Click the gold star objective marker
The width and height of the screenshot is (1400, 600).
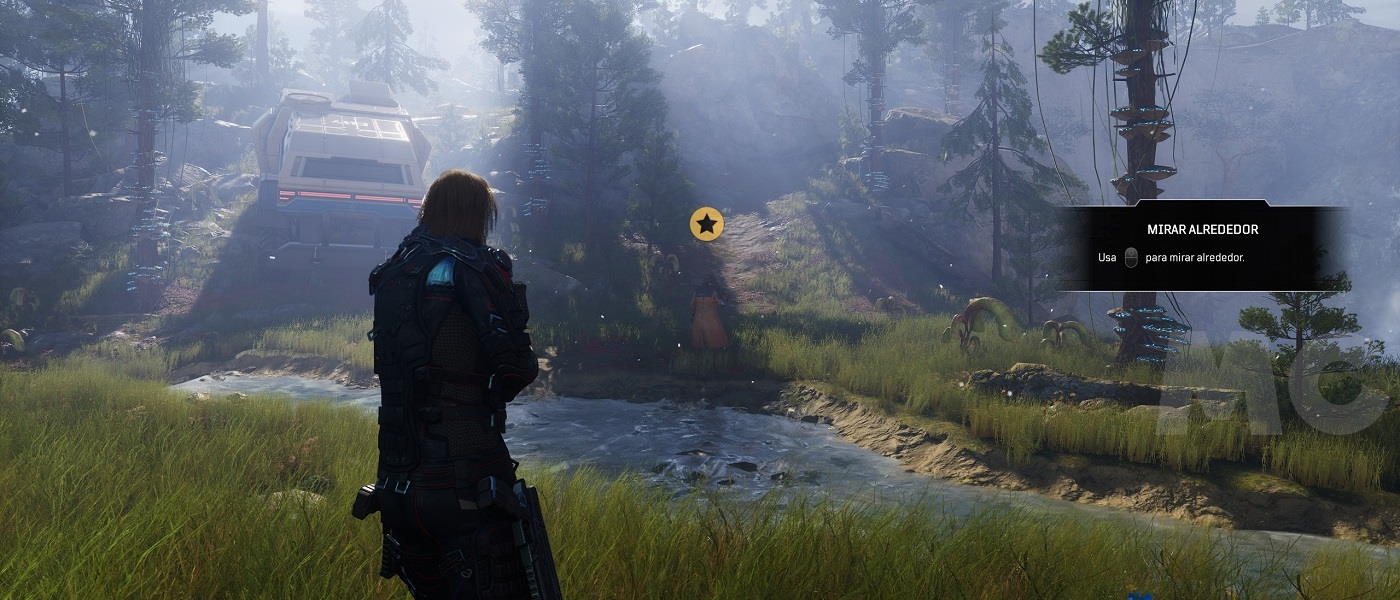(x=707, y=224)
